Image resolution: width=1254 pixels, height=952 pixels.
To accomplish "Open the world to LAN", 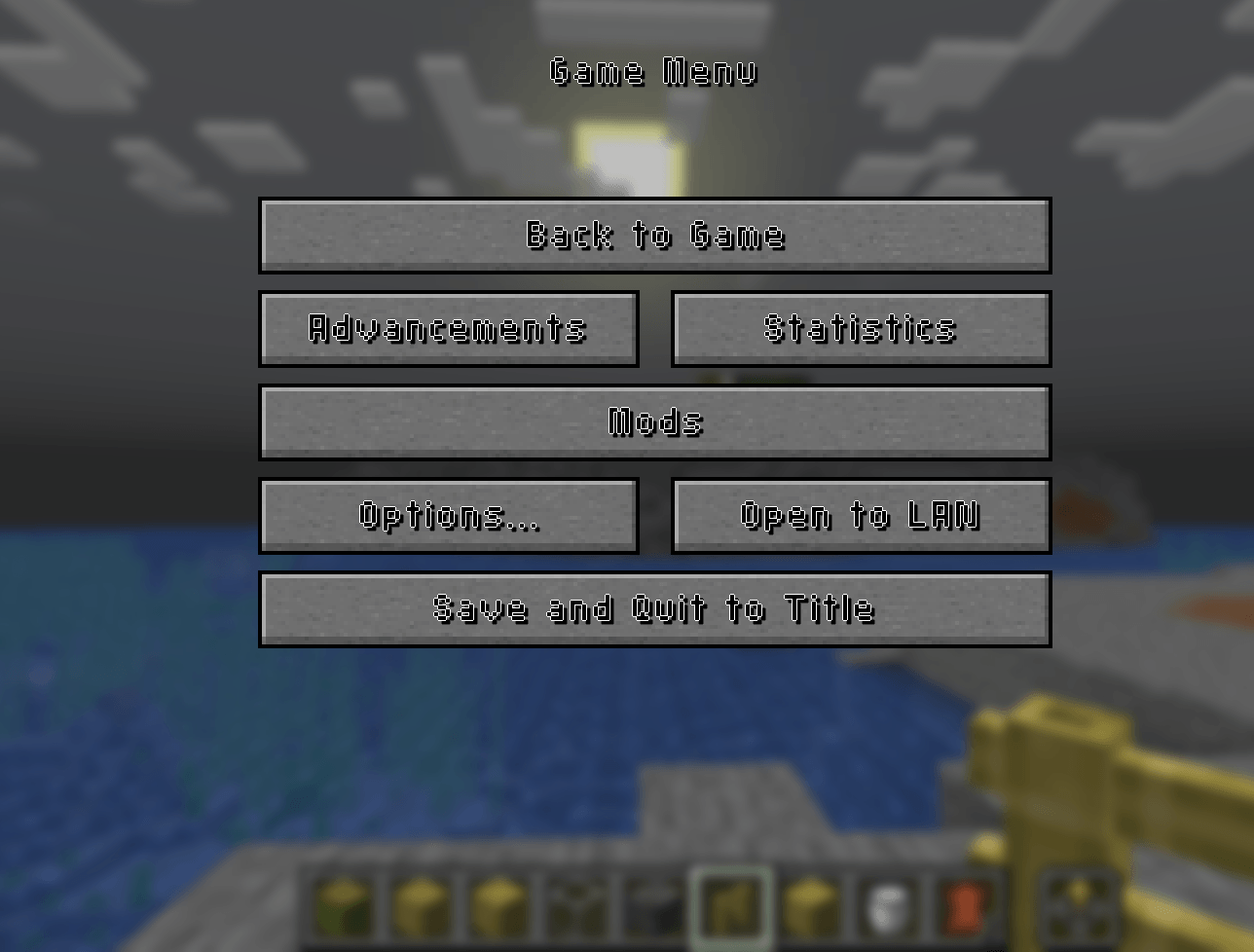I will [861, 516].
